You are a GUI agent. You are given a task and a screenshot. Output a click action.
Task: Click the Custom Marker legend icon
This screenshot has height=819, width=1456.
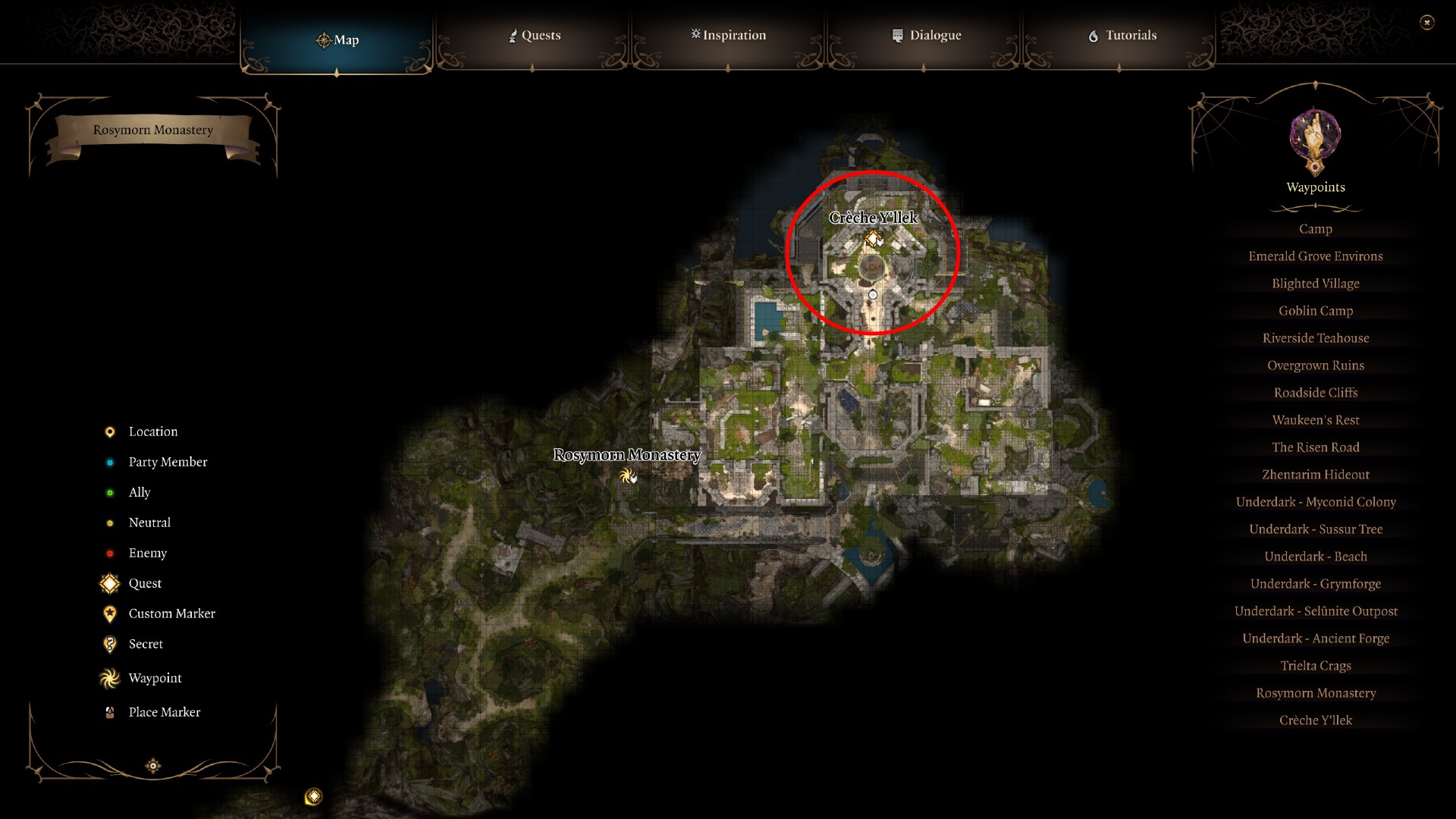pyautogui.click(x=109, y=613)
